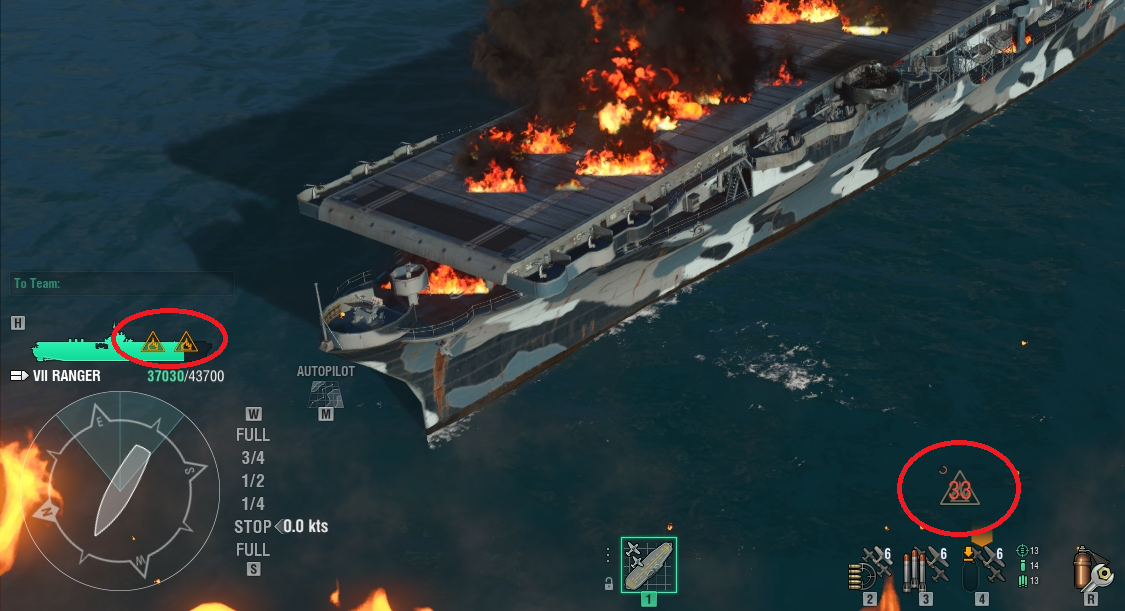Select the aircraft carrier ship control slot
The height and width of the screenshot is (611, 1125).
648,565
